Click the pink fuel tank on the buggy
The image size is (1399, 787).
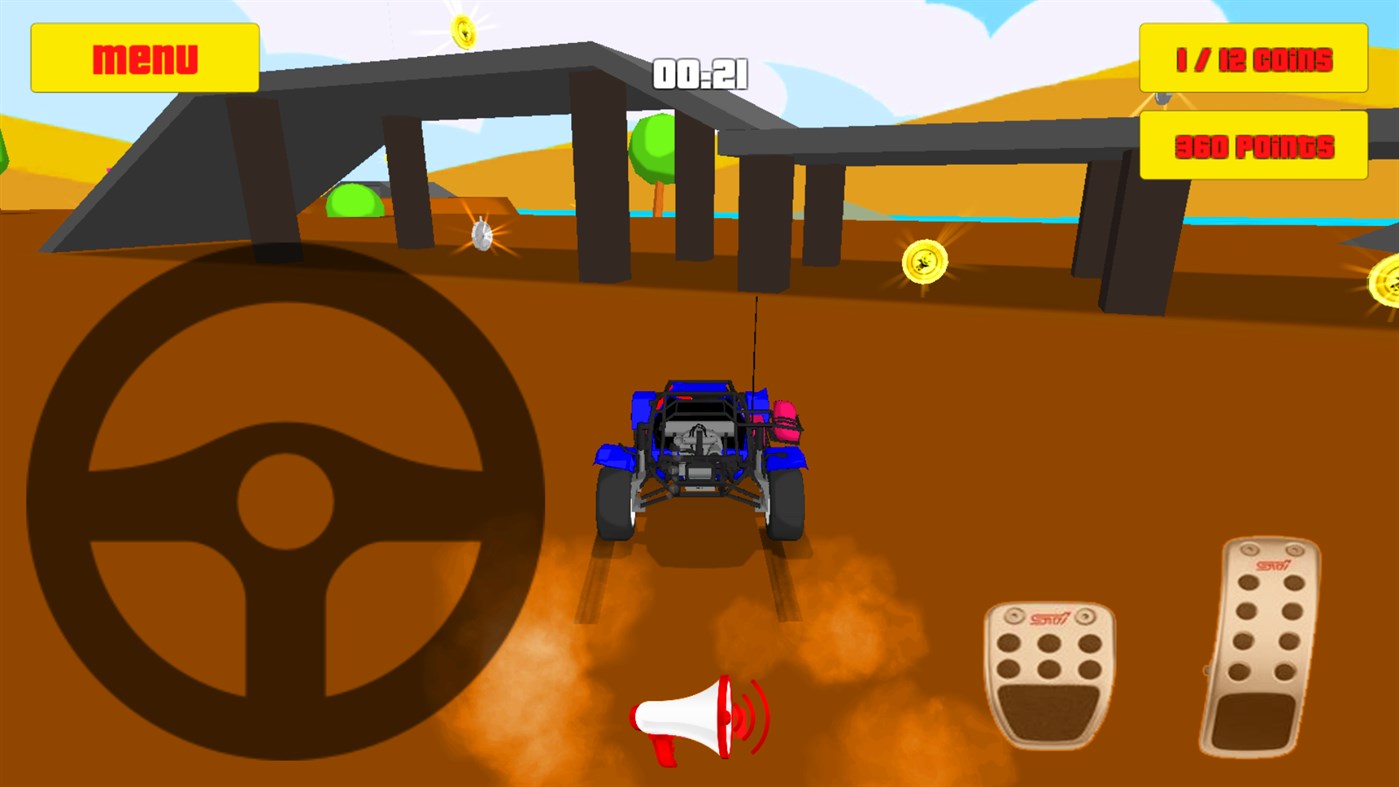tap(785, 420)
